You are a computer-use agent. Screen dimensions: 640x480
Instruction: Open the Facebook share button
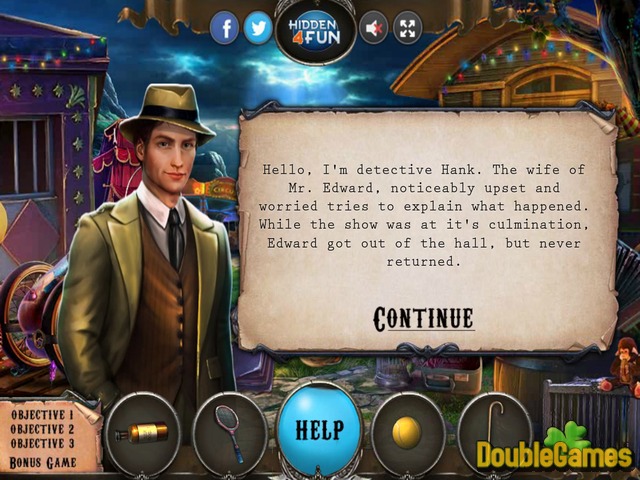click(225, 29)
